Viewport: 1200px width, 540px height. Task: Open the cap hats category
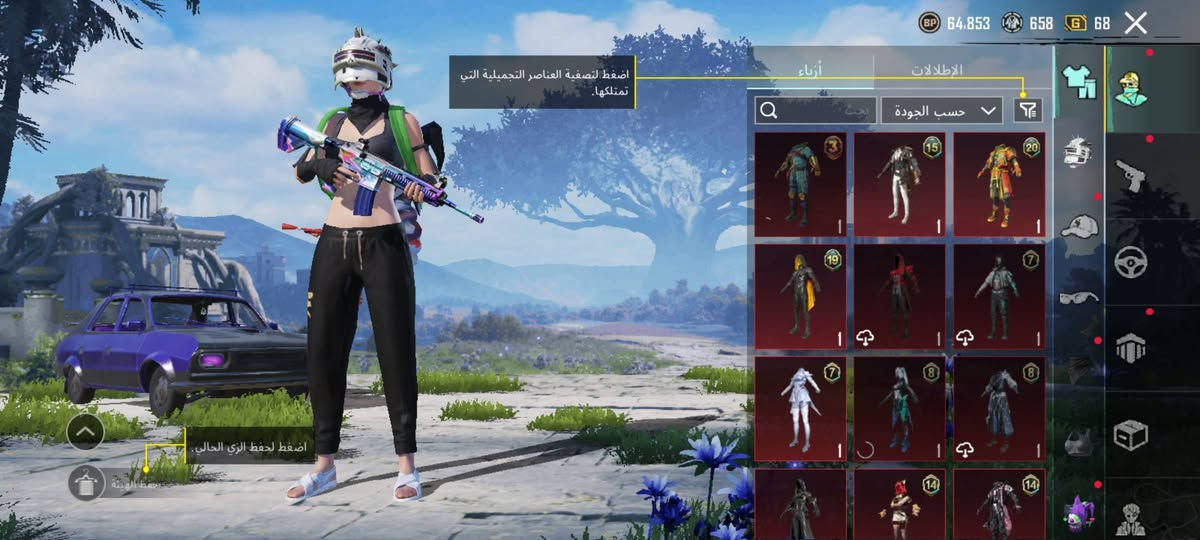tap(1078, 225)
